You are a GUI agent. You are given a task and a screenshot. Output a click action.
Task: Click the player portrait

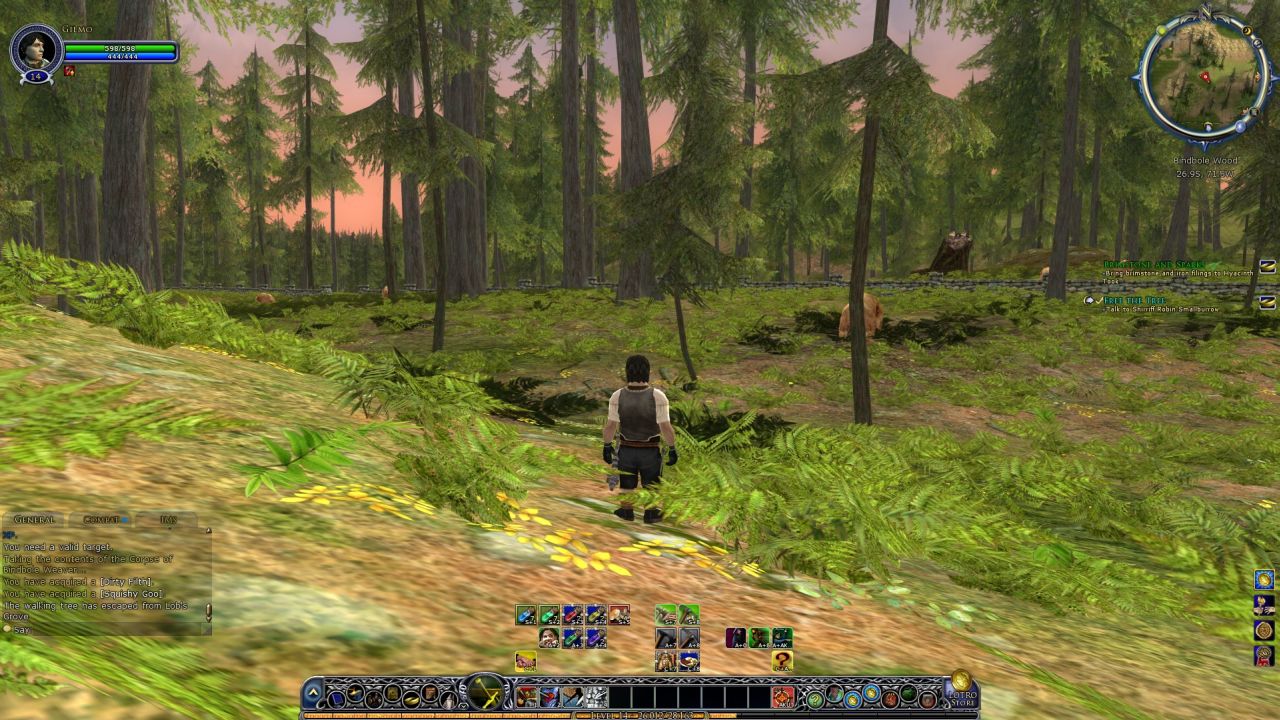[35, 48]
